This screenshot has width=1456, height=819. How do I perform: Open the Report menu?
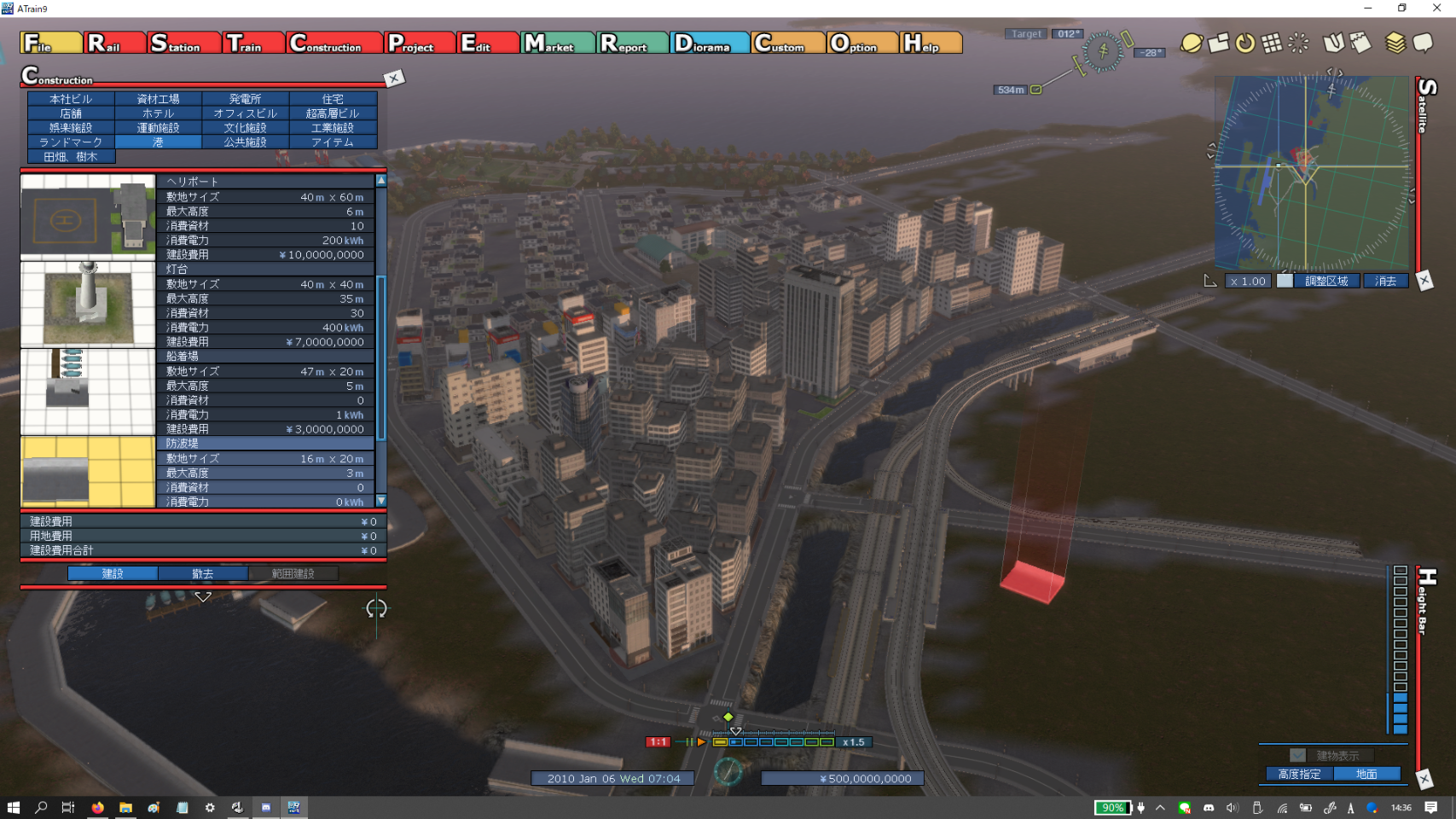[632, 43]
